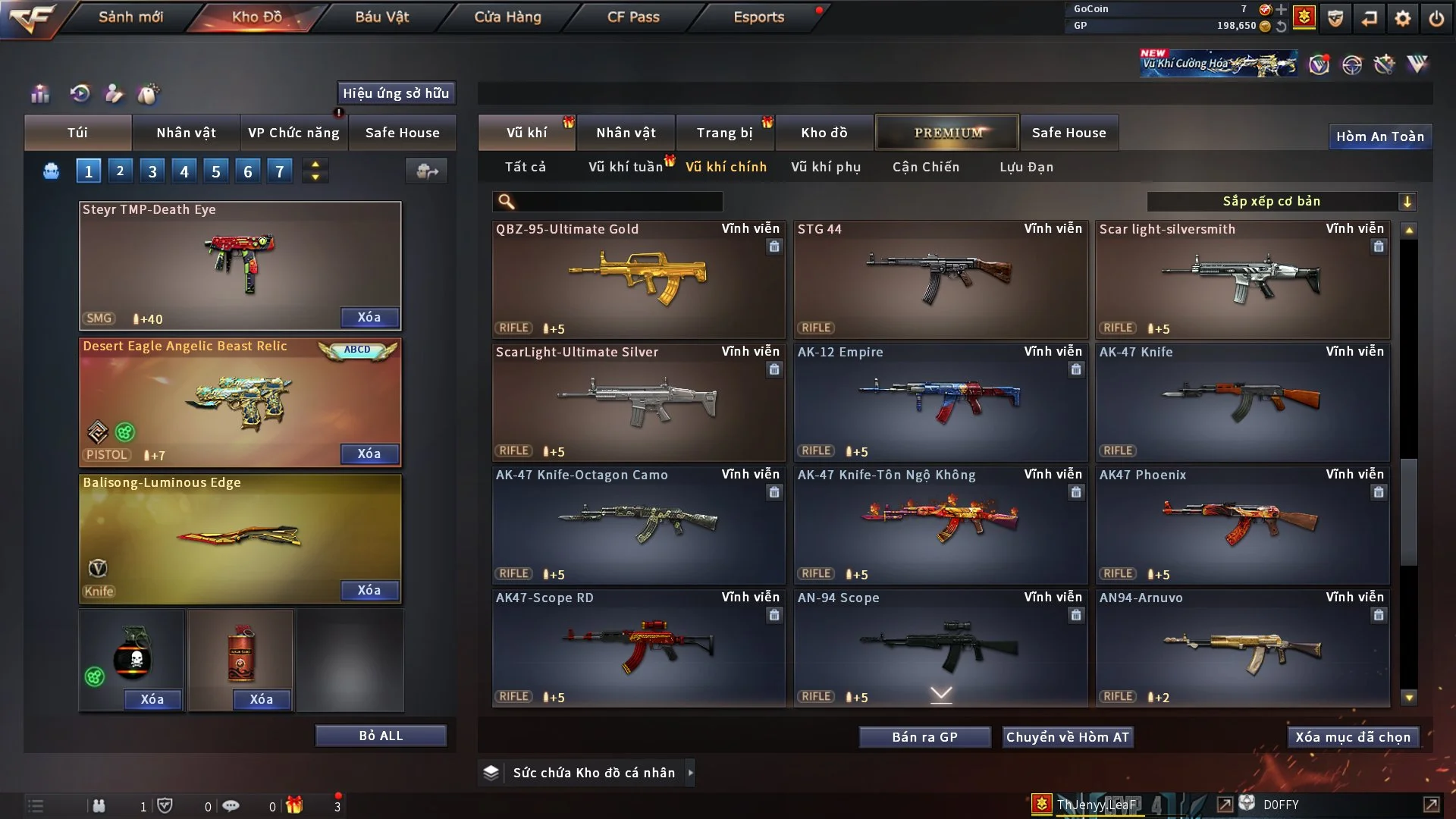Filter by Vũ khí phụ category
The width and height of the screenshot is (1456, 819).
(825, 167)
